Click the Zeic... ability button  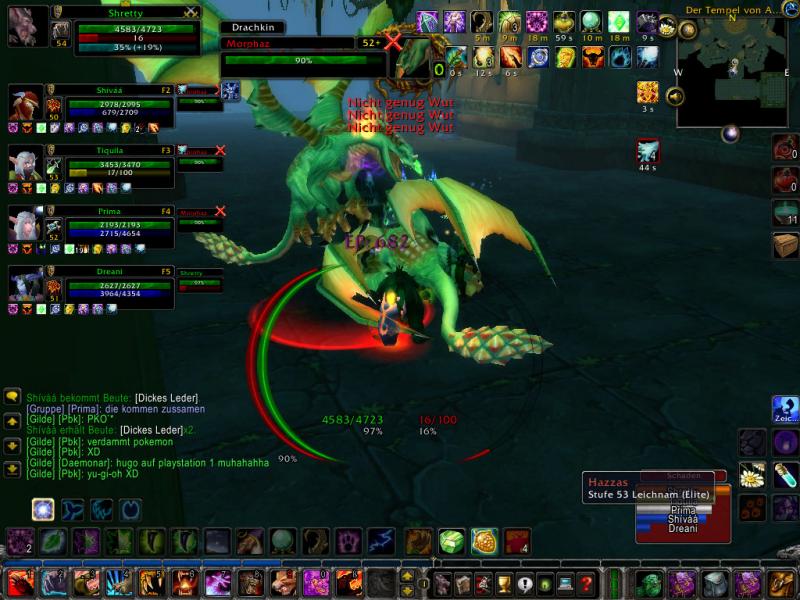click(x=785, y=410)
